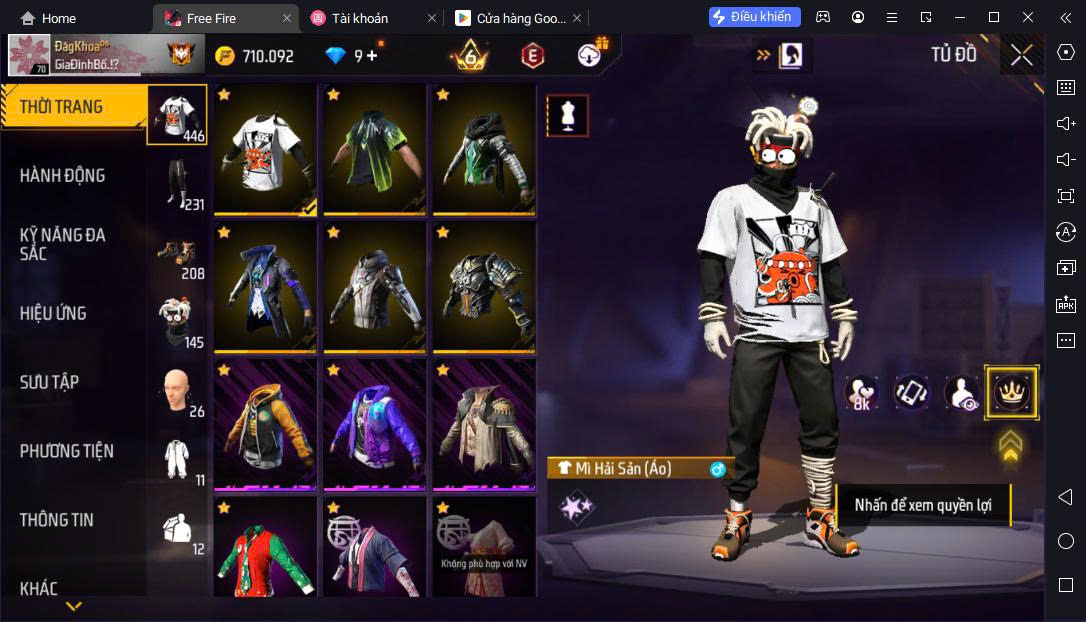Pick the orange and black hoodie jacket
Screen dimensions: 1086x622
click(x=265, y=425)
